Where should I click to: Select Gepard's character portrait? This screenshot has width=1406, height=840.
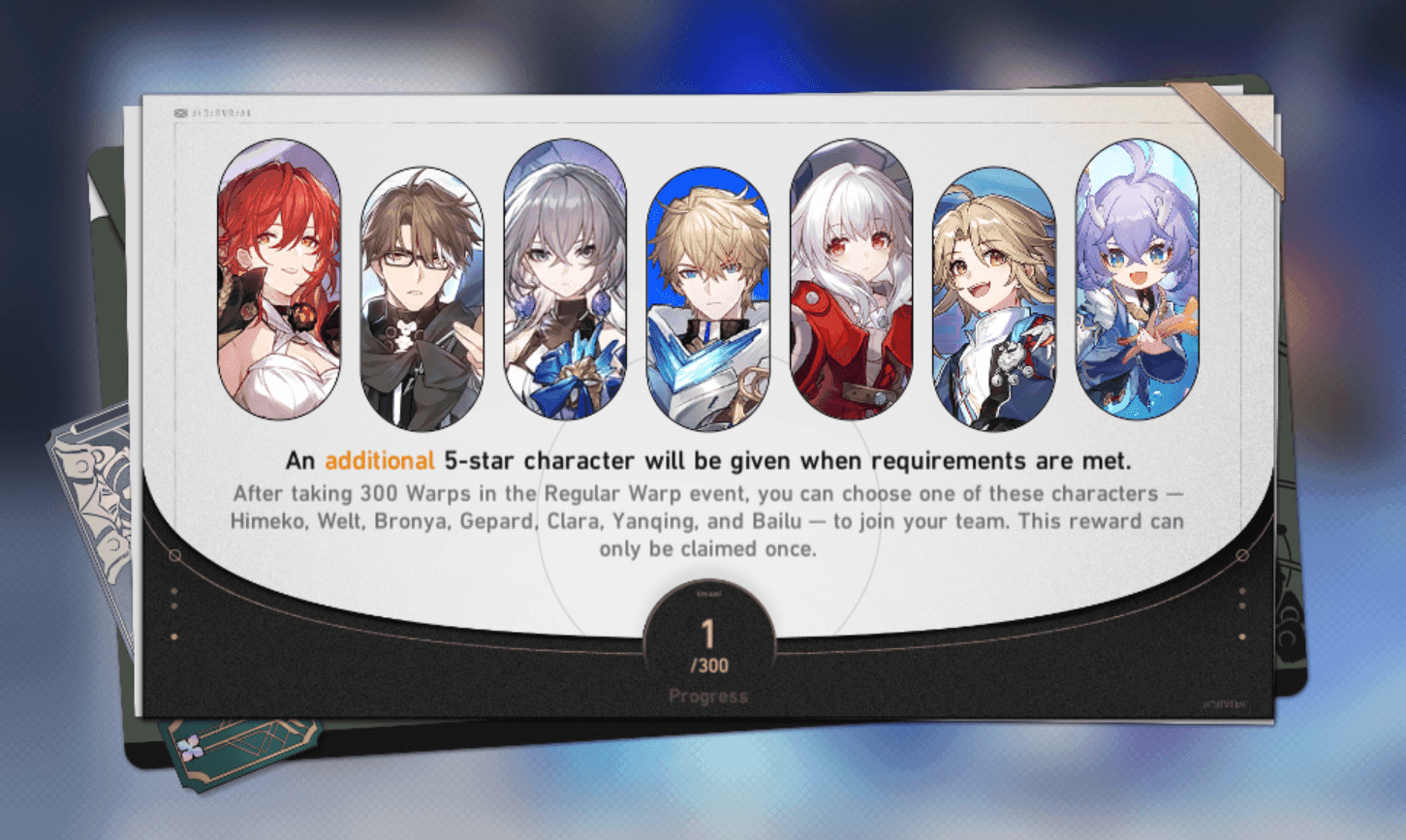711,286
